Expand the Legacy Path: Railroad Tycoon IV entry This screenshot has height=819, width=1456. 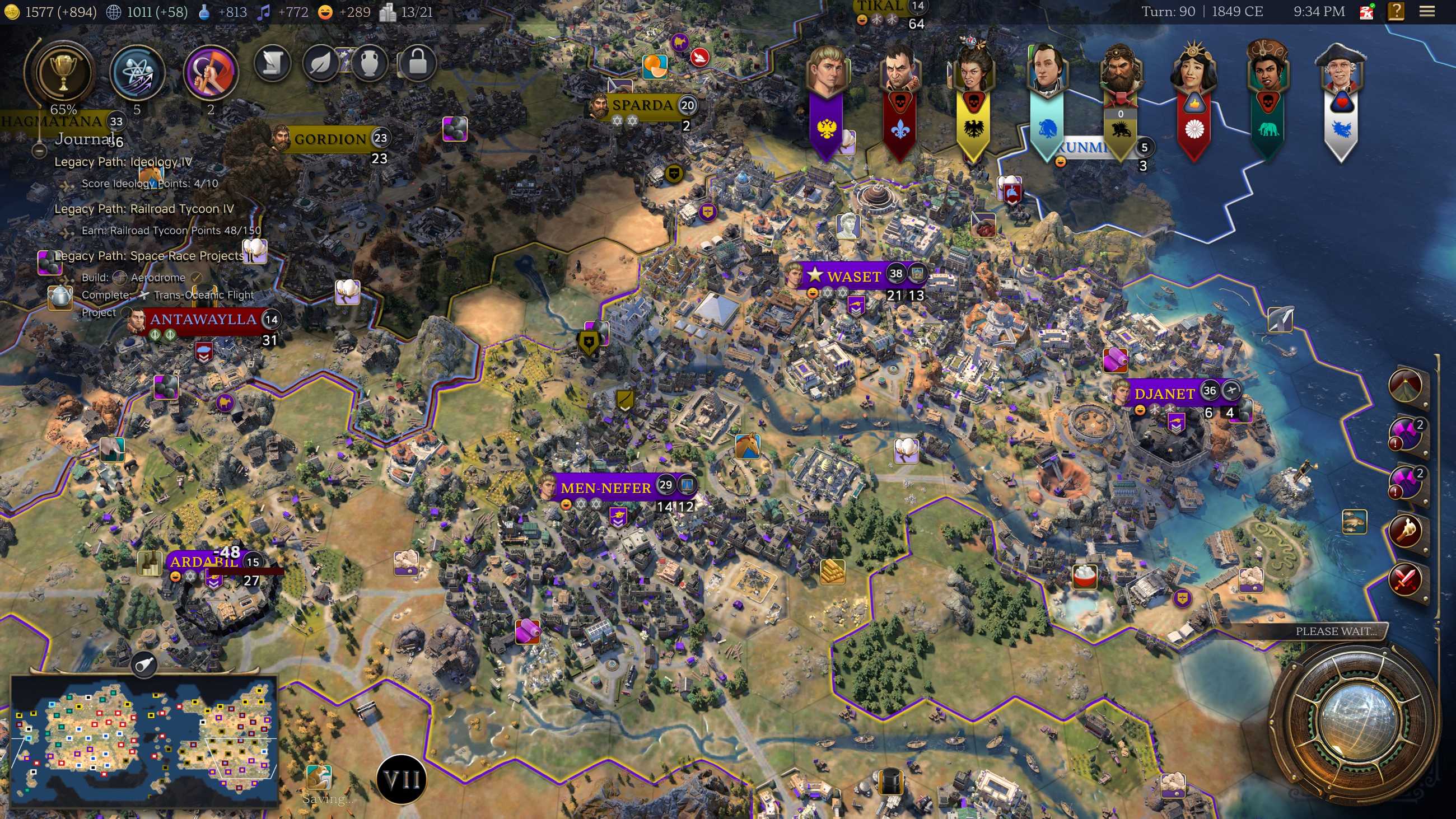tap(144, 209)
